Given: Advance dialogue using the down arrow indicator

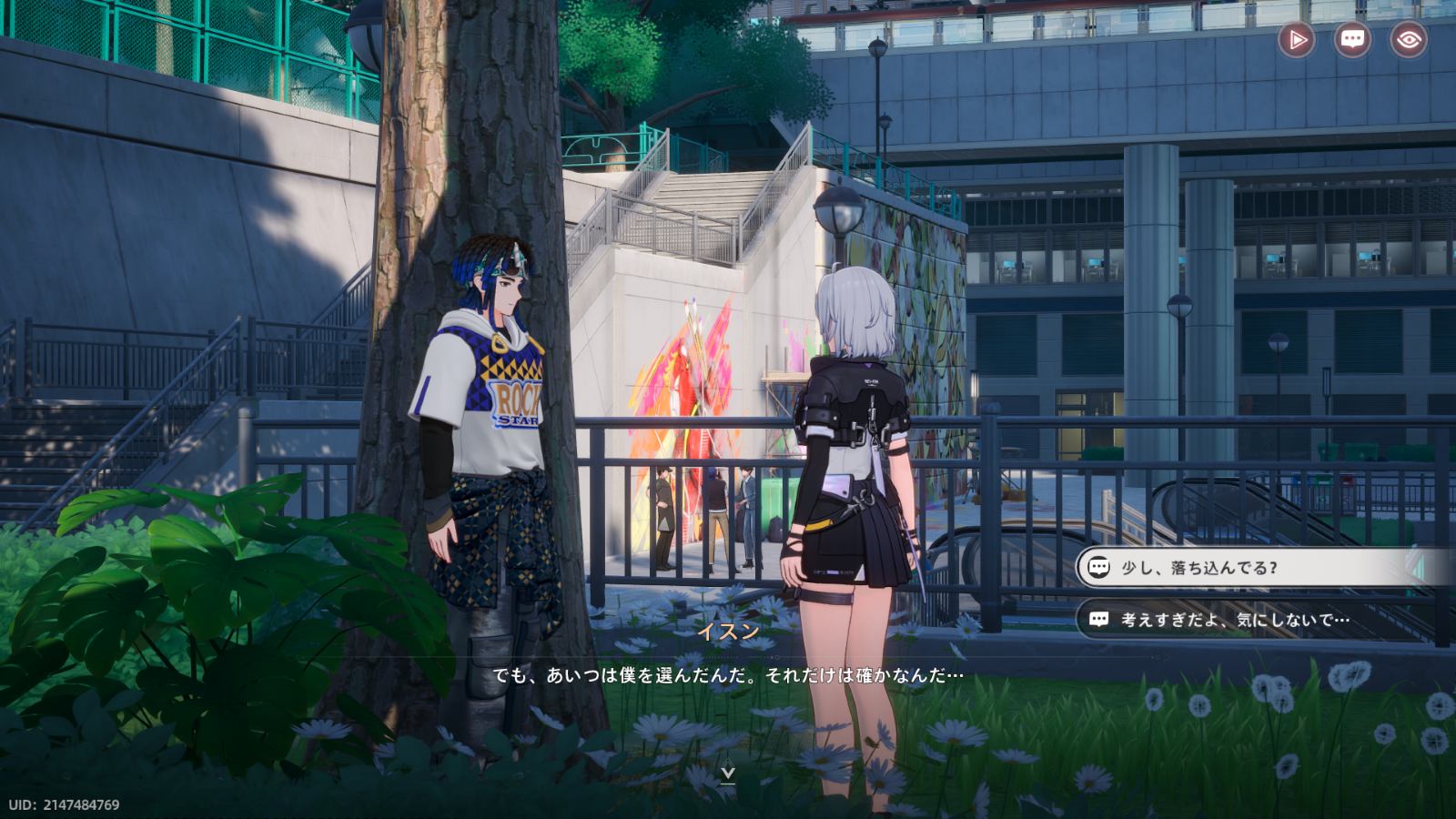Looking at the screenshot, I should (728, 774).
